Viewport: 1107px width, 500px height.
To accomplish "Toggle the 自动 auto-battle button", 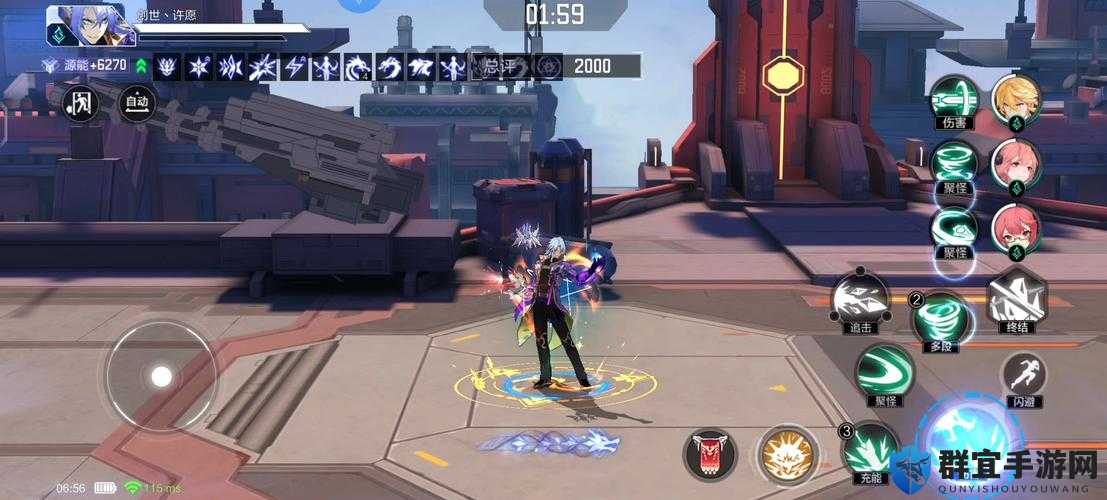I will [135, 101].
